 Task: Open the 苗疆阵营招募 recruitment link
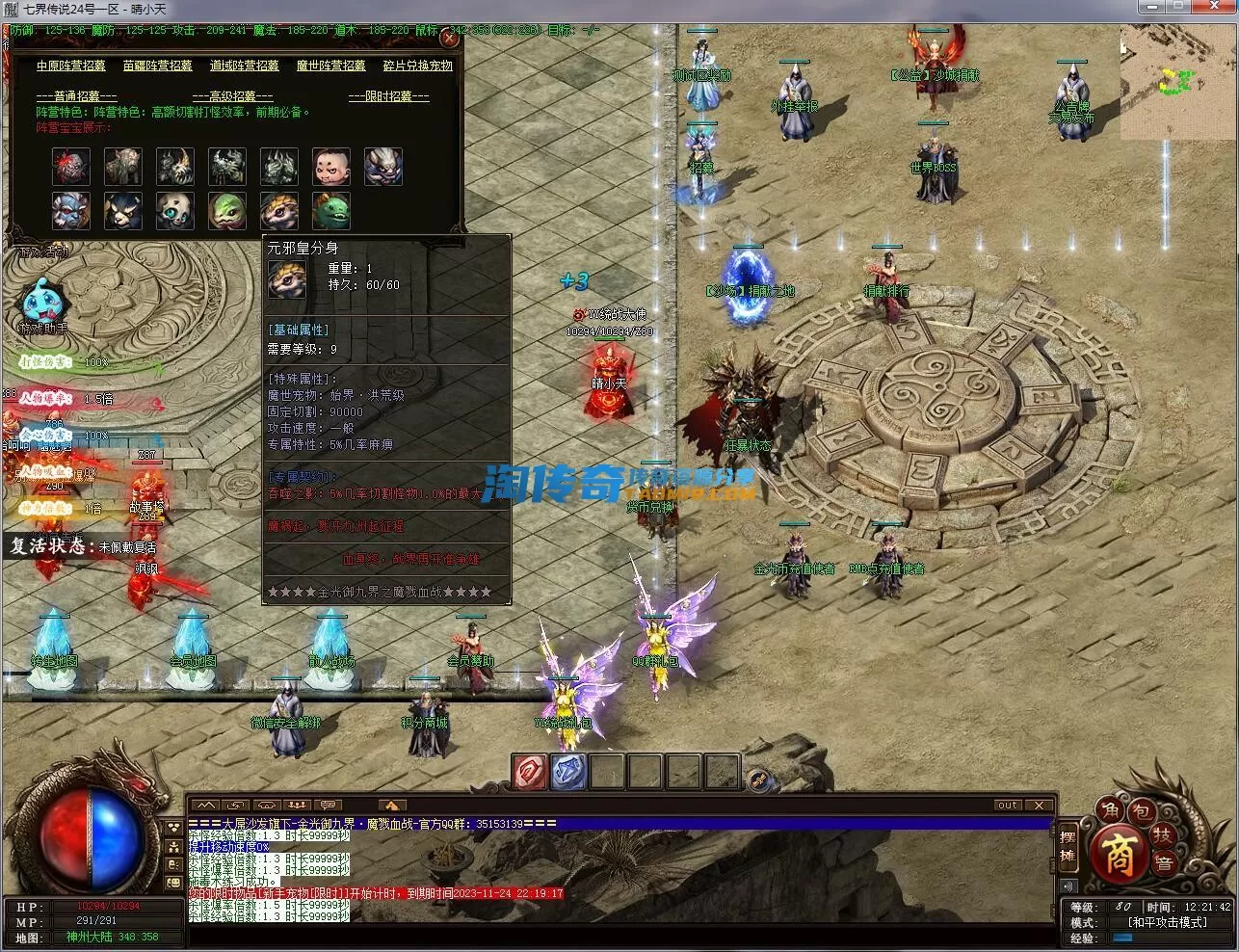click(158, 66)
